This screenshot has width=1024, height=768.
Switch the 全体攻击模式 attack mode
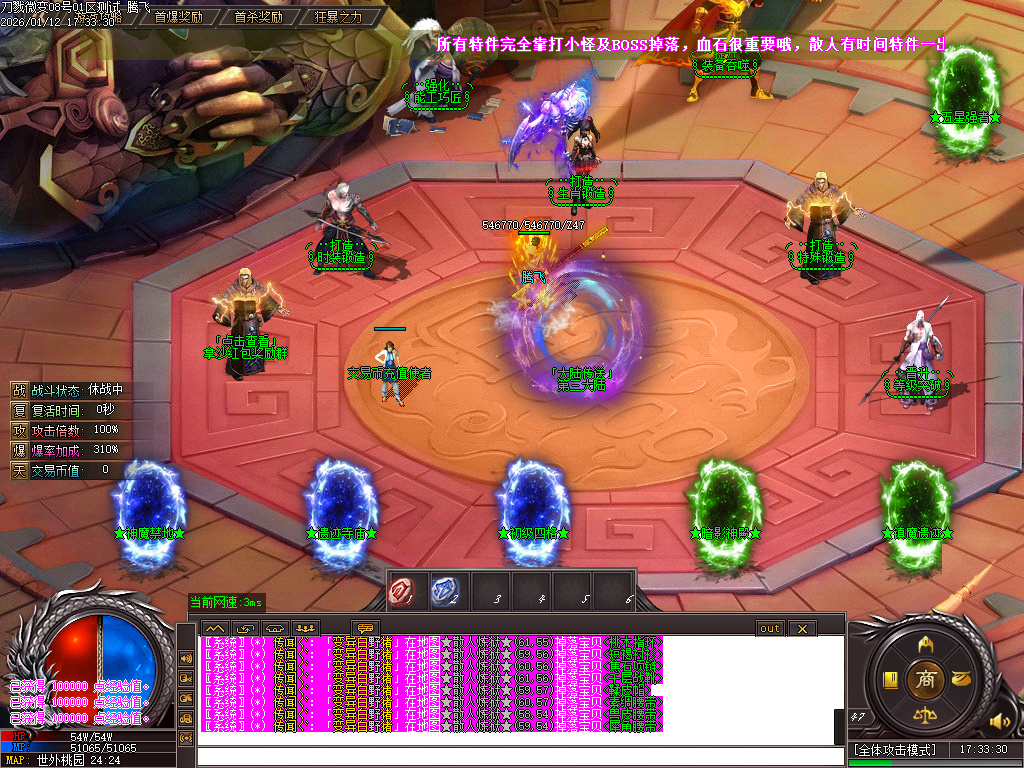894,749
